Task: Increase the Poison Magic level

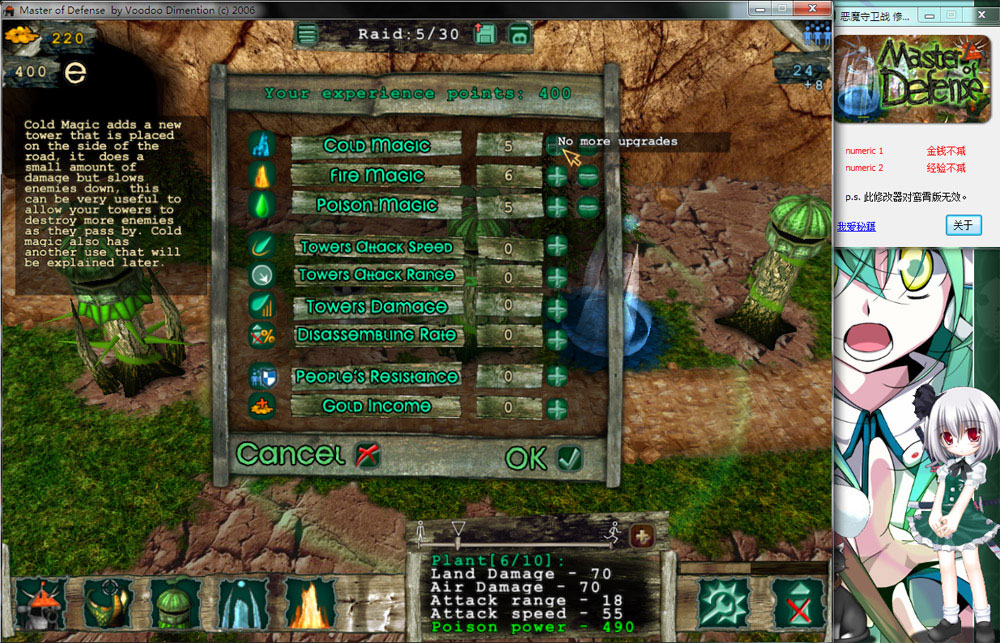Action: (557, 207)
